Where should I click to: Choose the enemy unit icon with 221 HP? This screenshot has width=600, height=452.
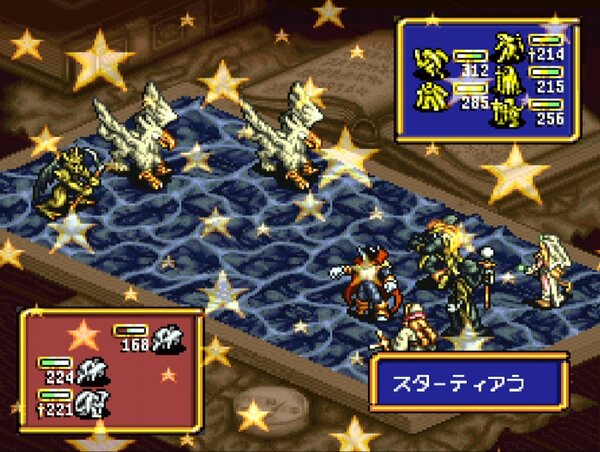(x=93, y=401)
